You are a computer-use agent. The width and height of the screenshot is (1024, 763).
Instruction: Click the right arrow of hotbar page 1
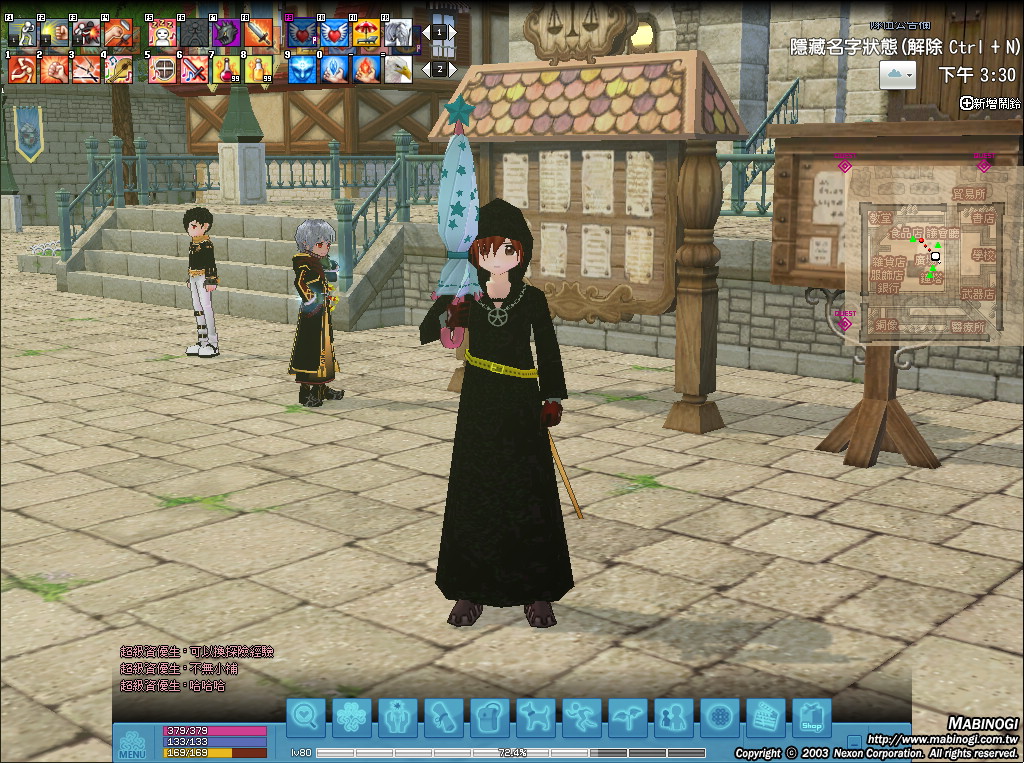point(452,32)
